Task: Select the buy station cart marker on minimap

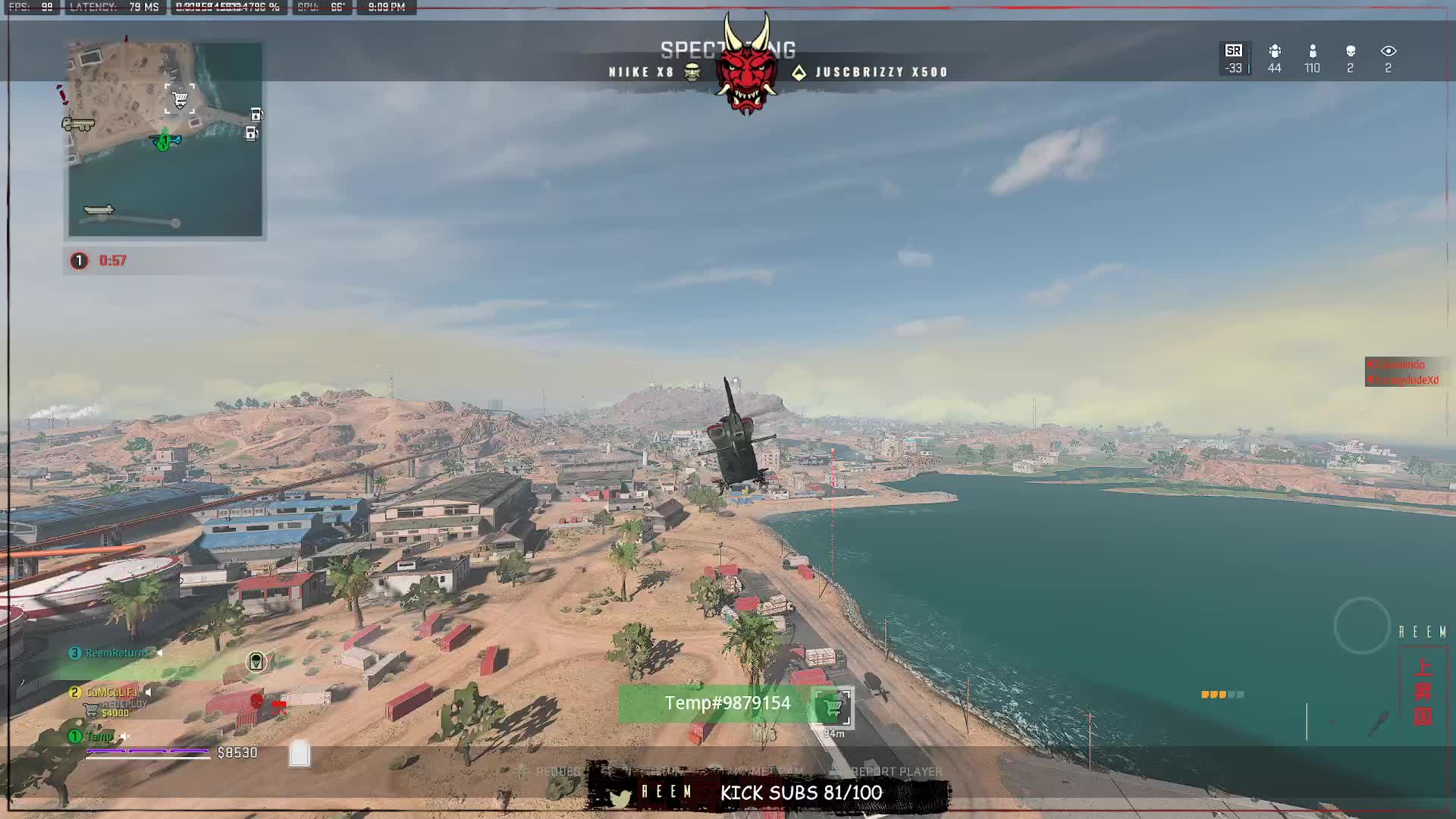Action: 180,99
